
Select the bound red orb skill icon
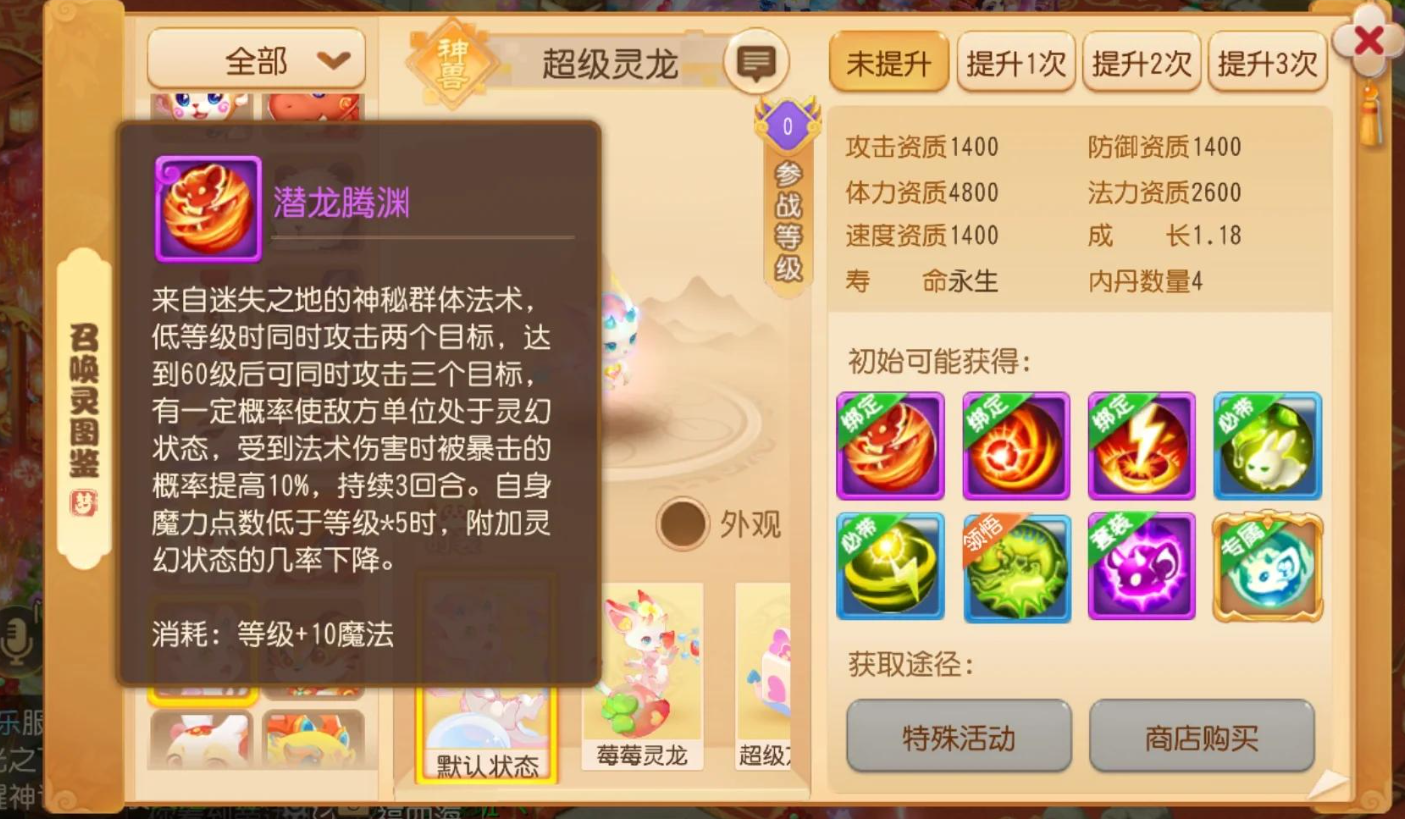(1015, 445)
